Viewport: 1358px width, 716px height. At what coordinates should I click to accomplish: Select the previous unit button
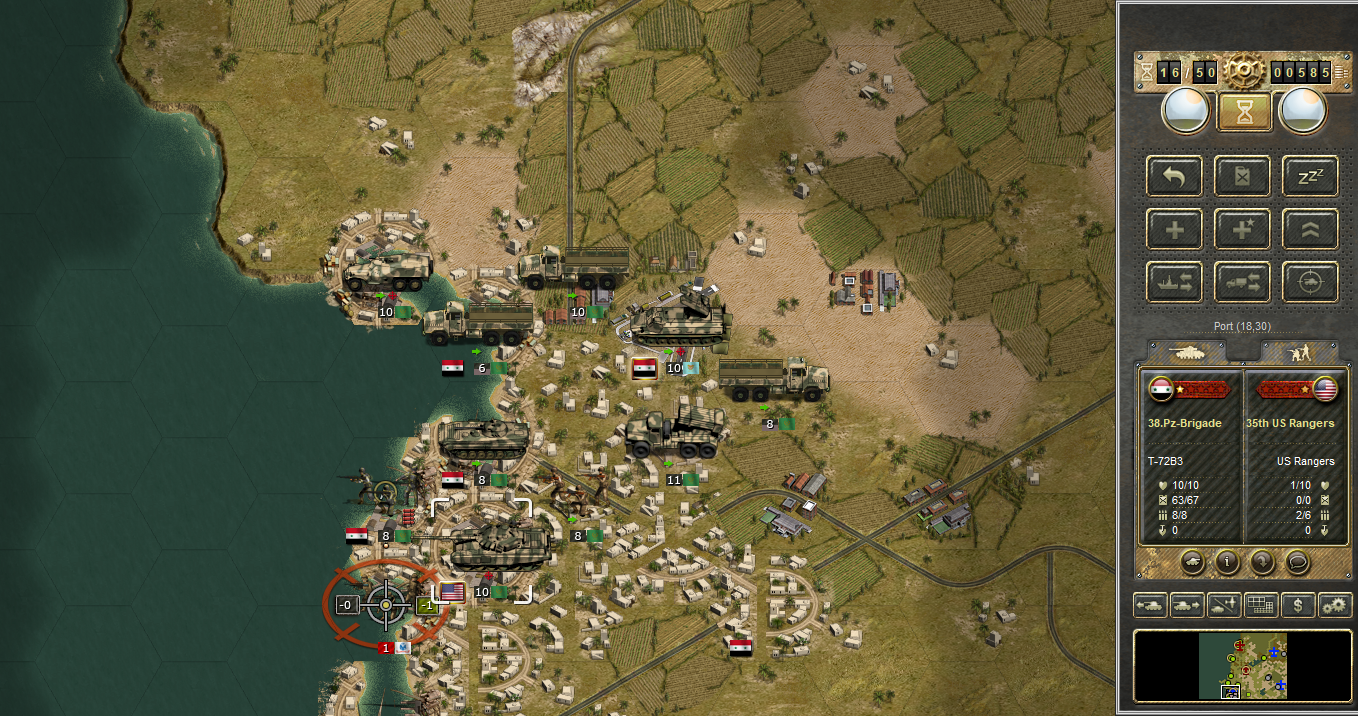click(x=1149, y=605)
